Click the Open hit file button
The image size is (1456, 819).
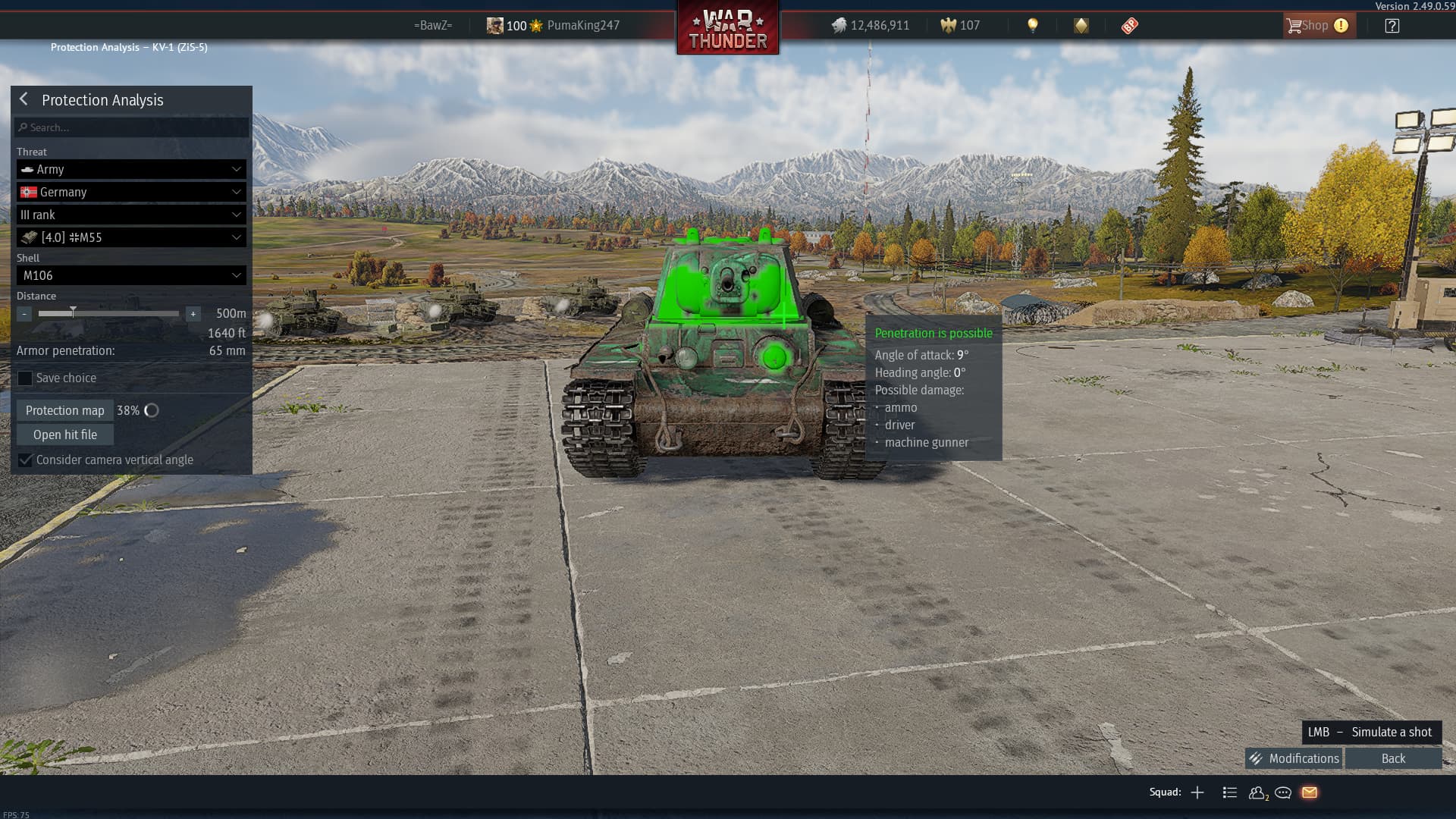65,435
